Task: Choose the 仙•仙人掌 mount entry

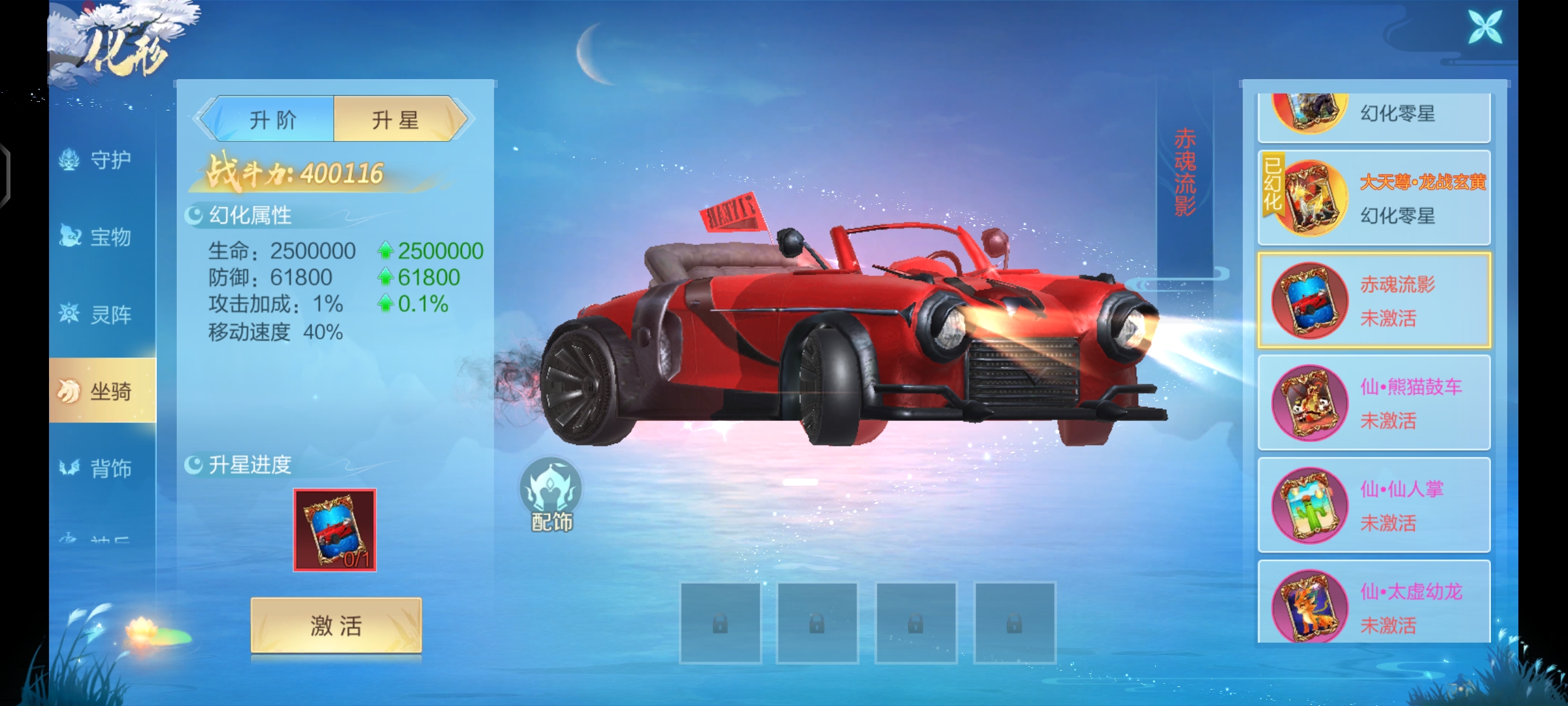Action: (1373, 505)
